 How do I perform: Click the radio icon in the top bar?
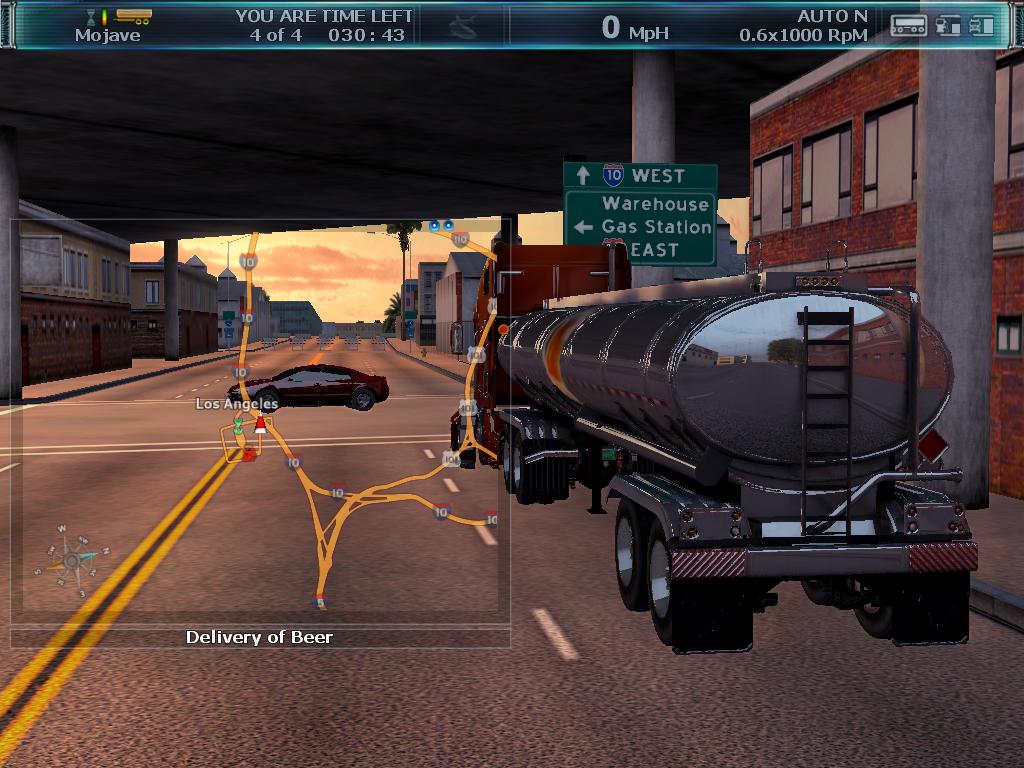point(908,26)
